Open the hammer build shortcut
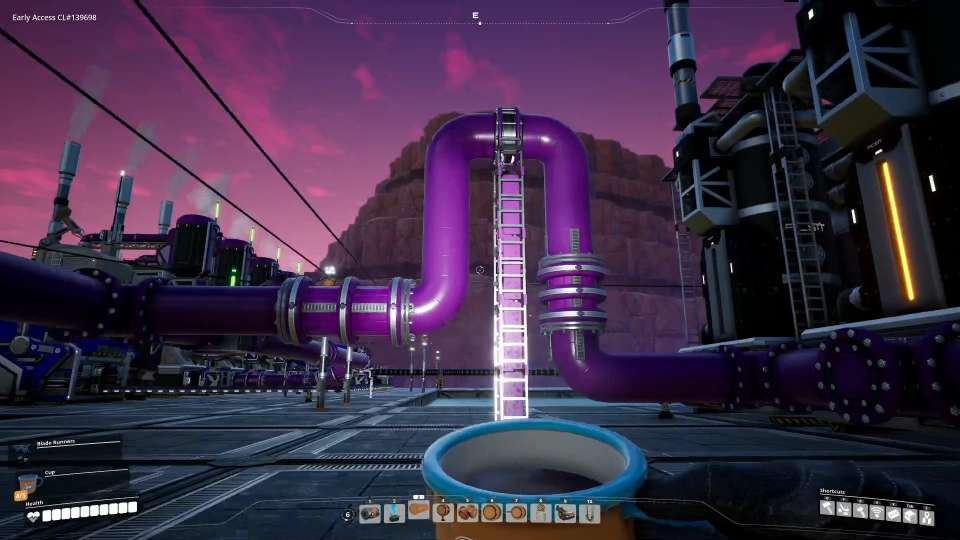 click(828, 508)
